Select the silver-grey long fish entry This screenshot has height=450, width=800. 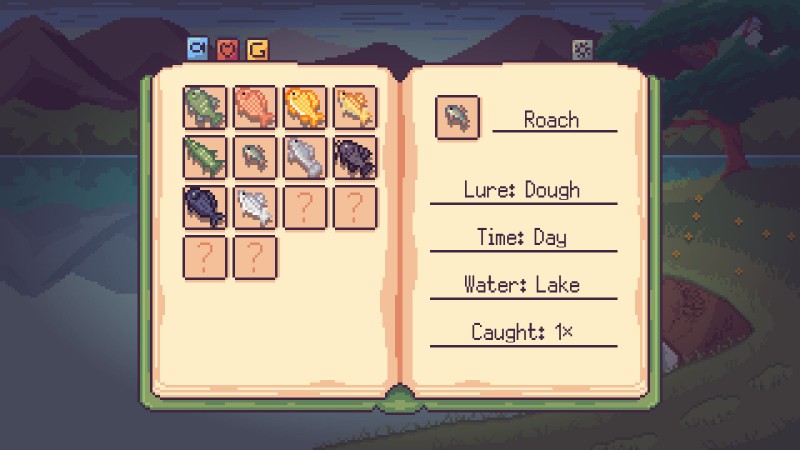pyautogui.click(x=305, y=157)
